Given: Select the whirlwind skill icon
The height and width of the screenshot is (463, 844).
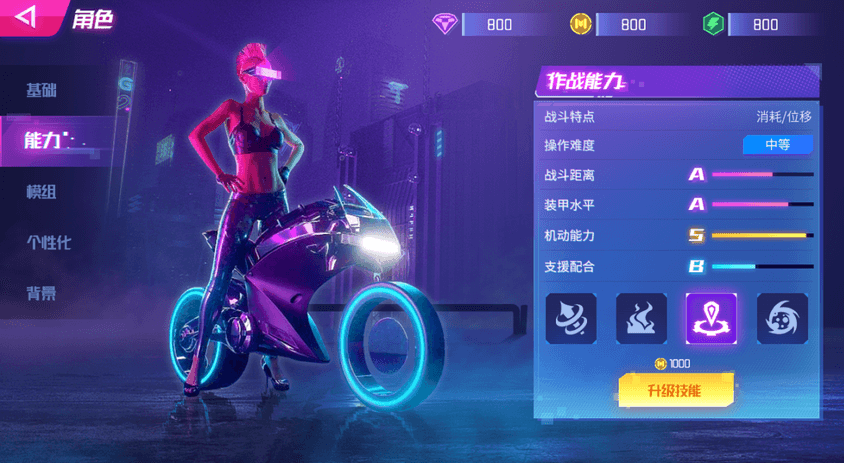Looking at the screenshot, I should 571,319.
